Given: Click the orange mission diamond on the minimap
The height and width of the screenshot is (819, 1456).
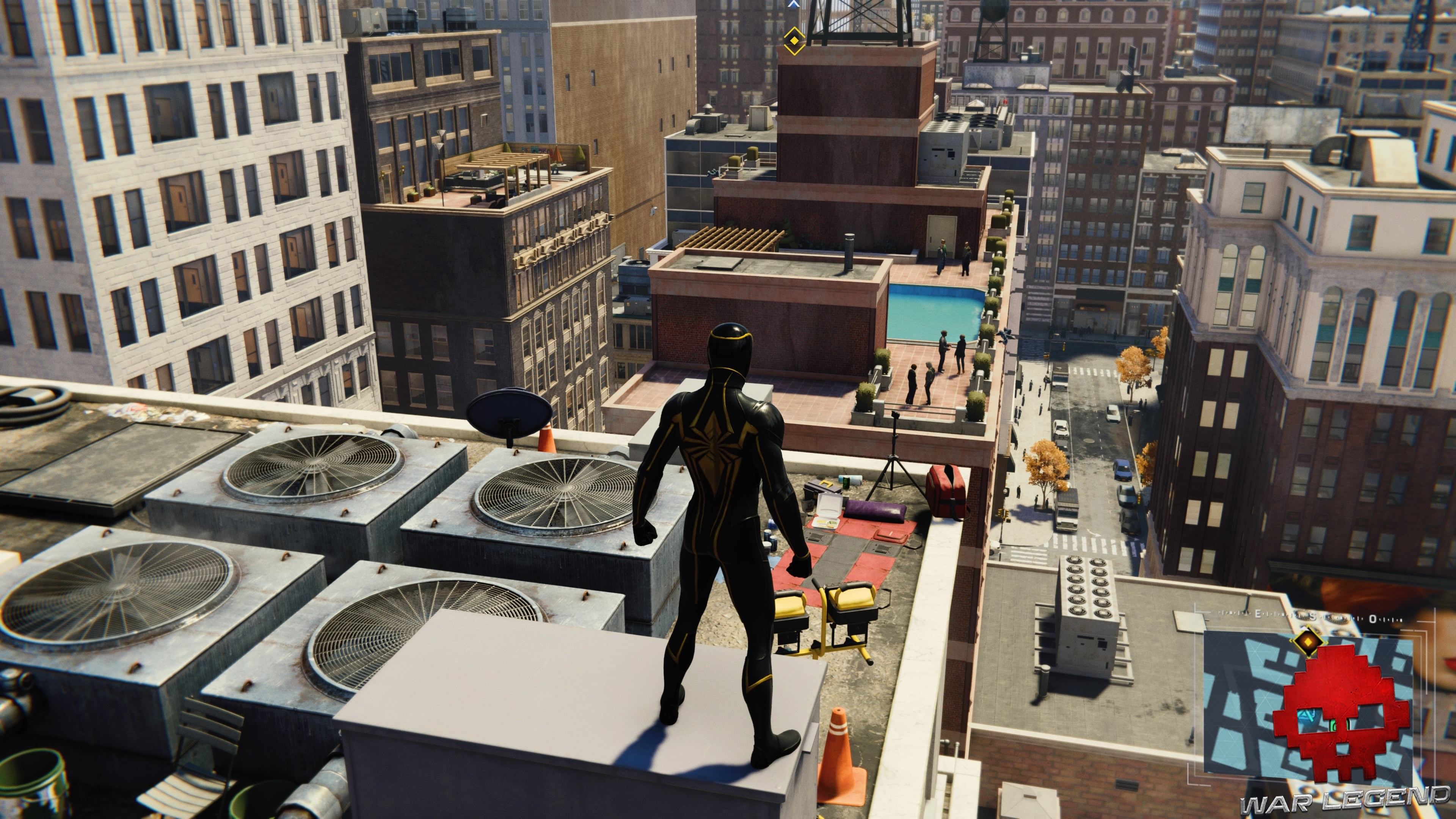Looking at the screenshot, I should pos(1308,642).
